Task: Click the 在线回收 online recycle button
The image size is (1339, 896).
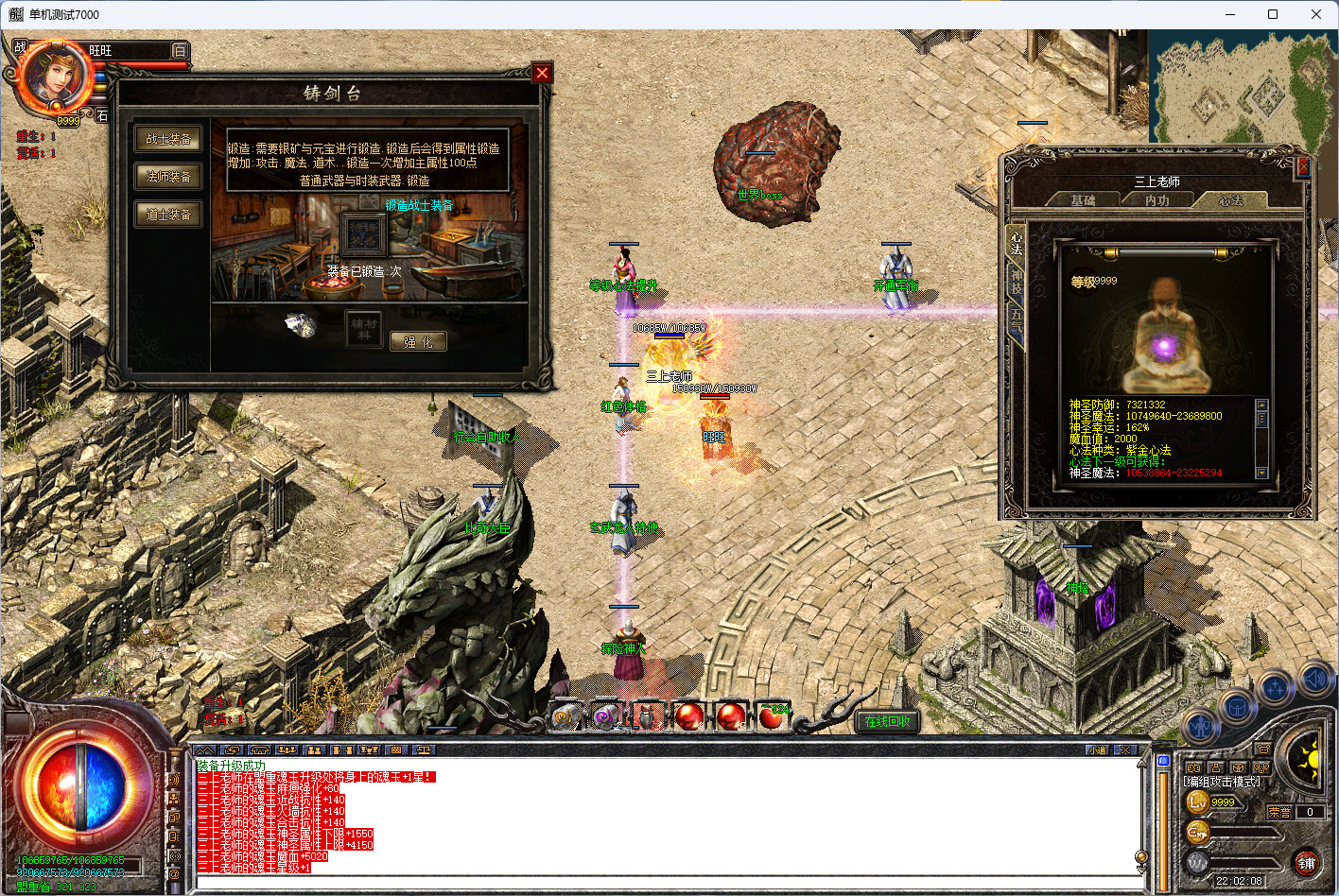Action: point(887,721)
